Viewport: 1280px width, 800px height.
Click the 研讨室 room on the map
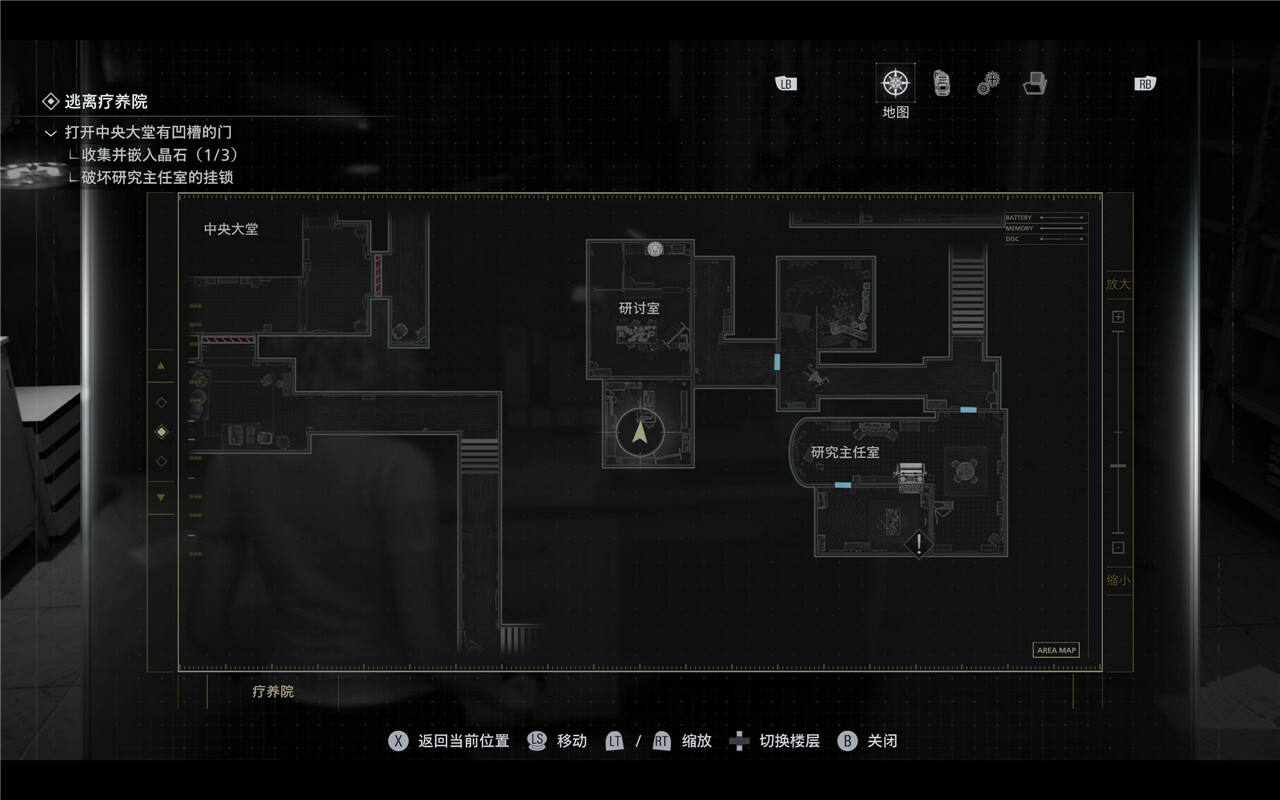click(639, 309)
